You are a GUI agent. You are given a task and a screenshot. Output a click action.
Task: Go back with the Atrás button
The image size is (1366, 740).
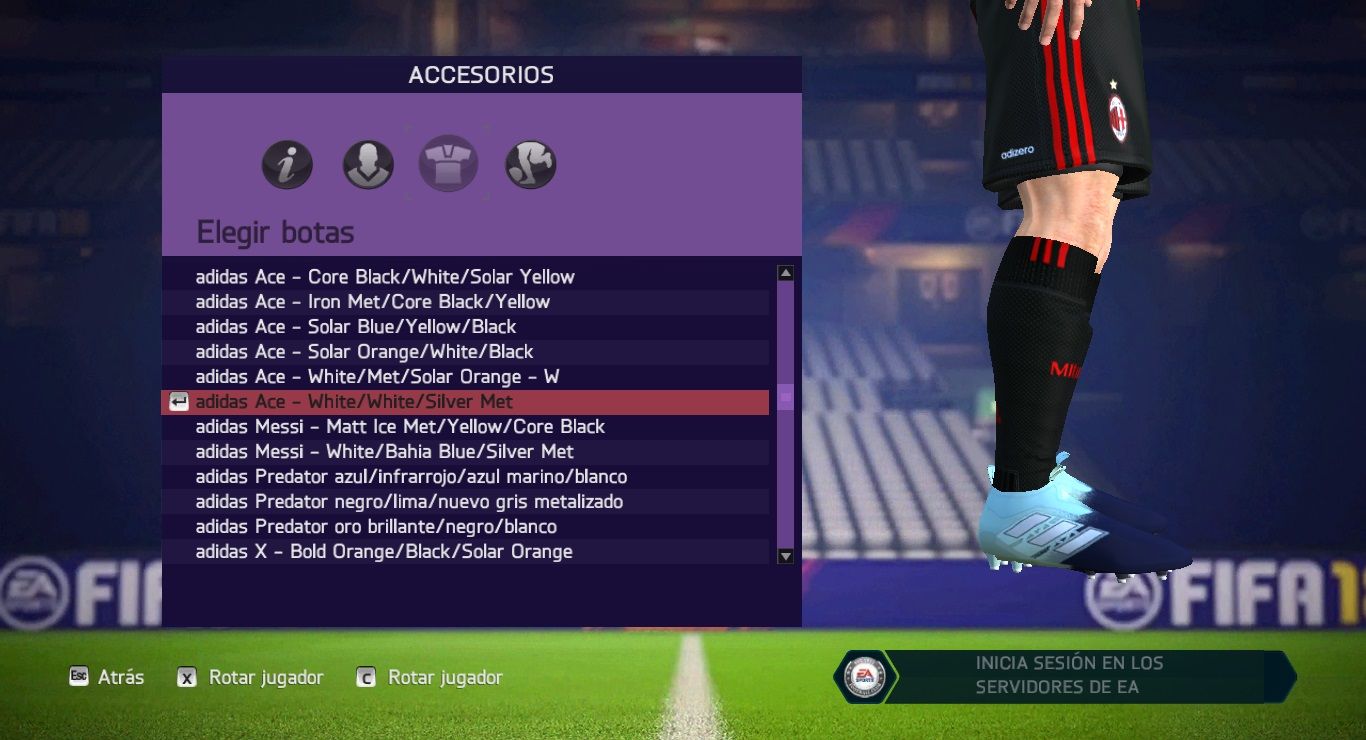107,678
